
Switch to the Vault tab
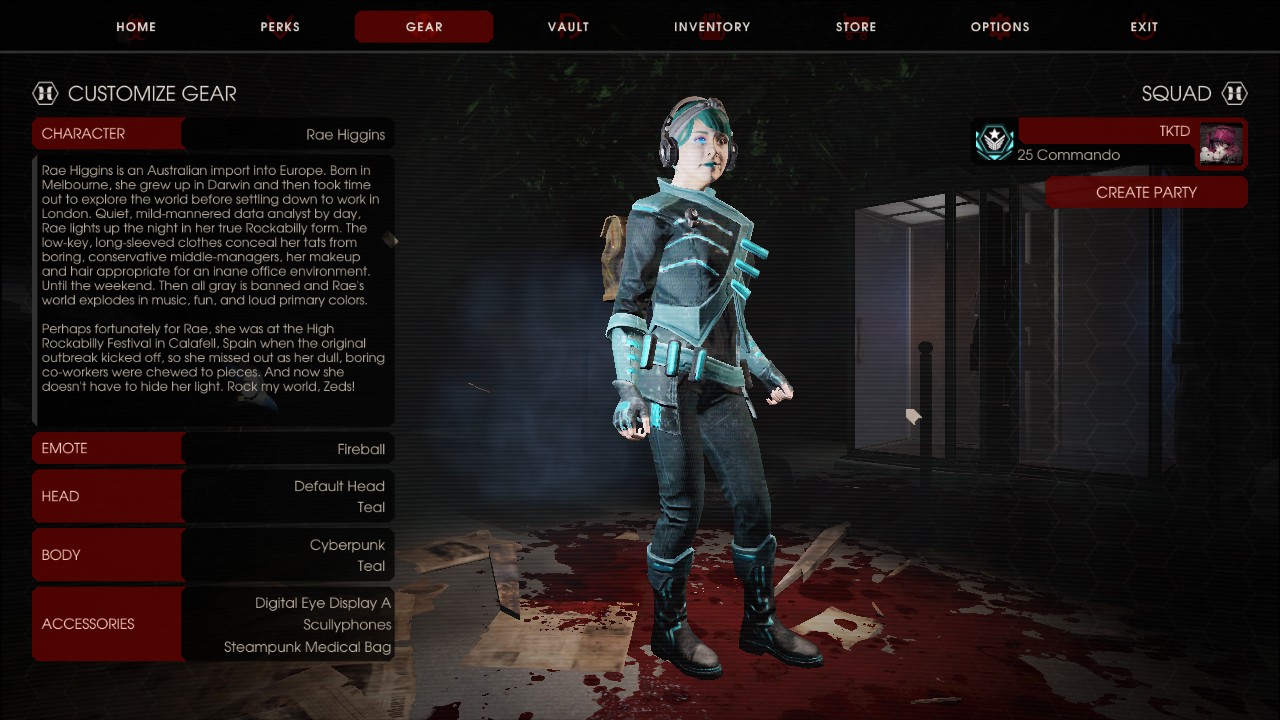point(568,27)
